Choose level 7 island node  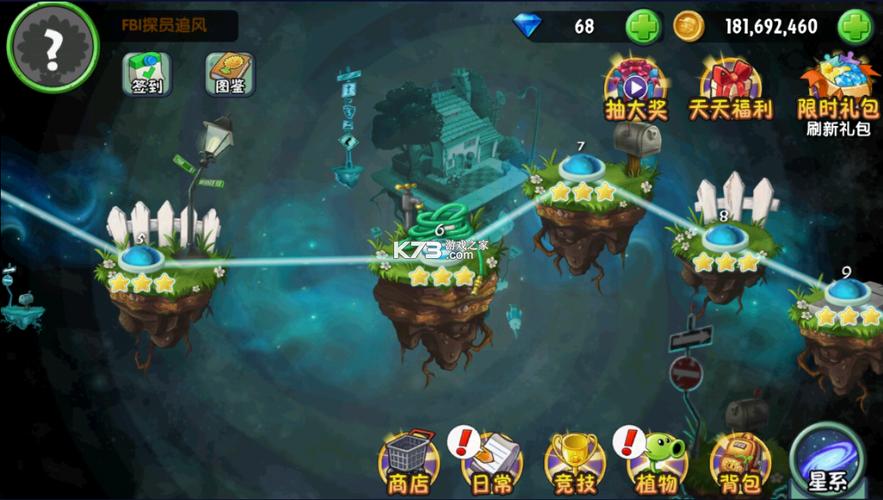[x=580, y=168]
